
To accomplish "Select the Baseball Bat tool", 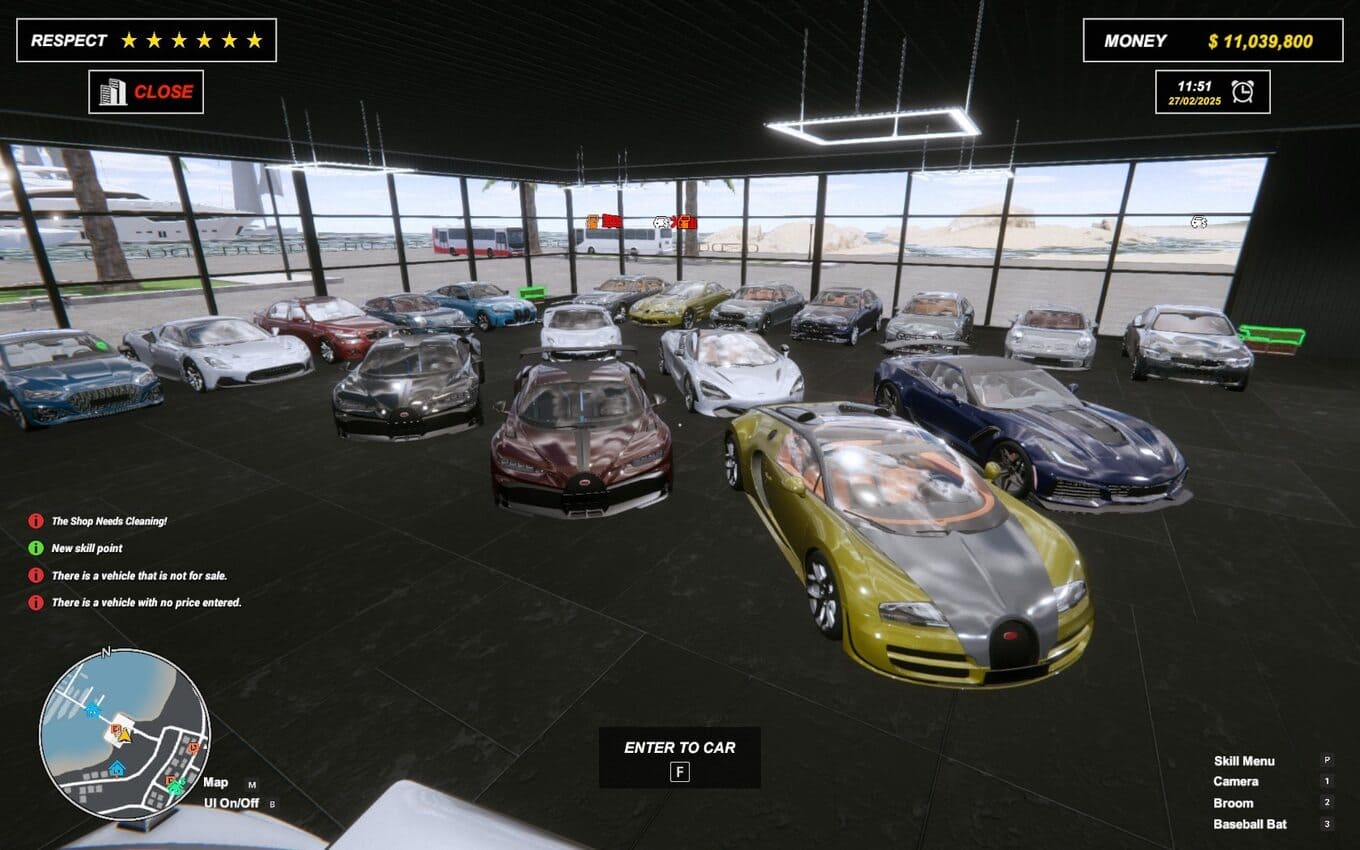I will tap(1250, 825).
